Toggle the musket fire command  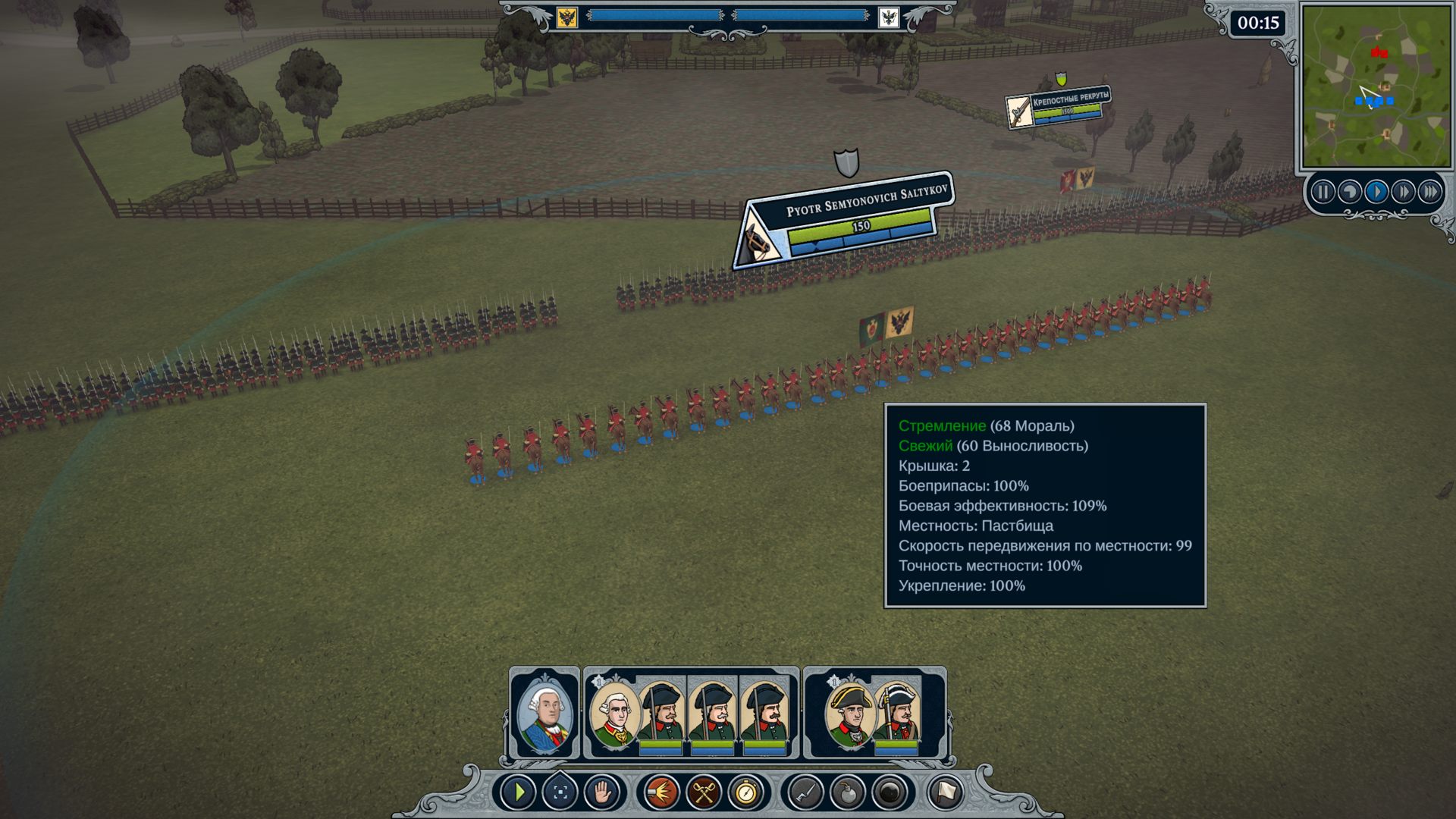(661, 793)
